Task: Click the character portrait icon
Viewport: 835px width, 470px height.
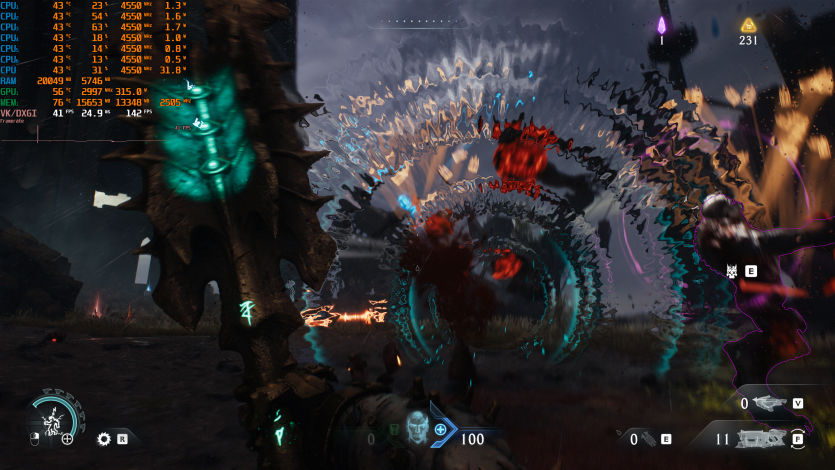Action: (x=417, y=429)
